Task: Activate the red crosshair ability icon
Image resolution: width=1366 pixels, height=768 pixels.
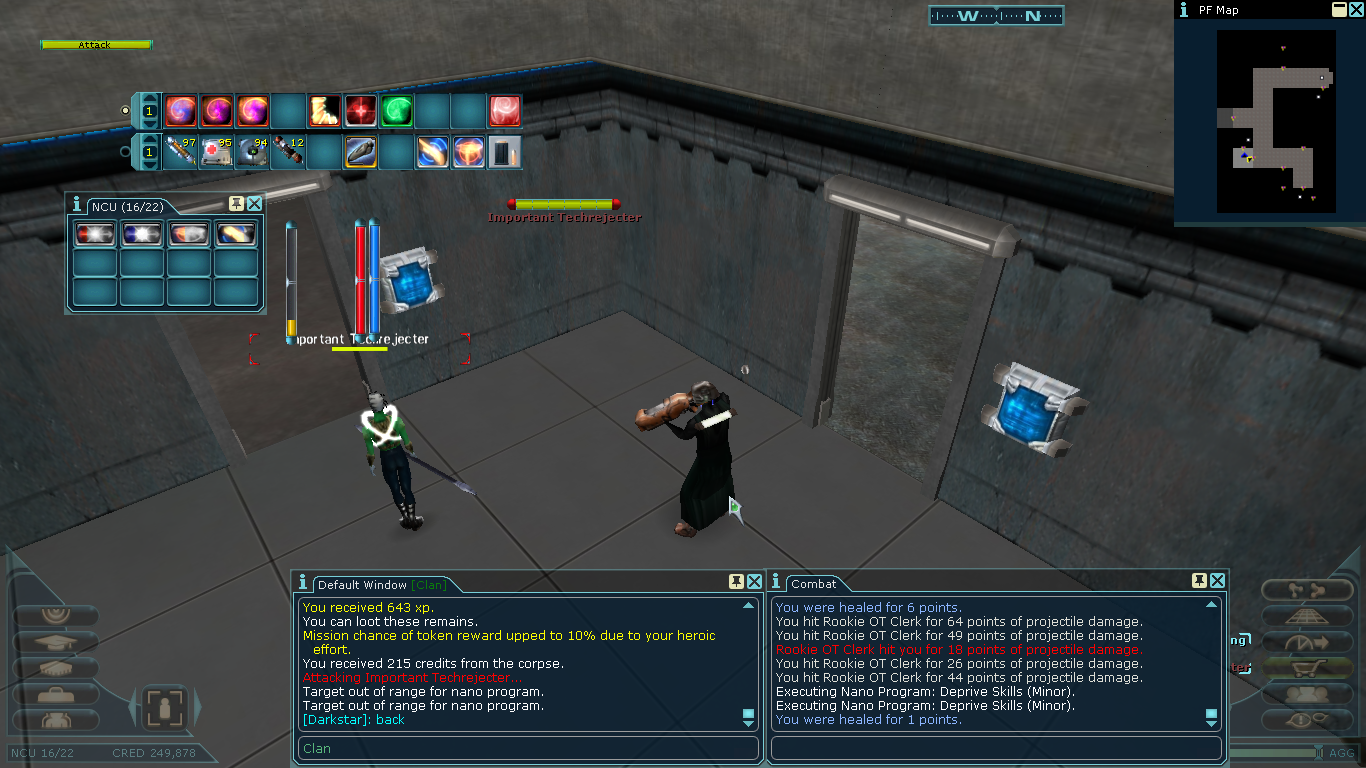Action: pos(360,111)
